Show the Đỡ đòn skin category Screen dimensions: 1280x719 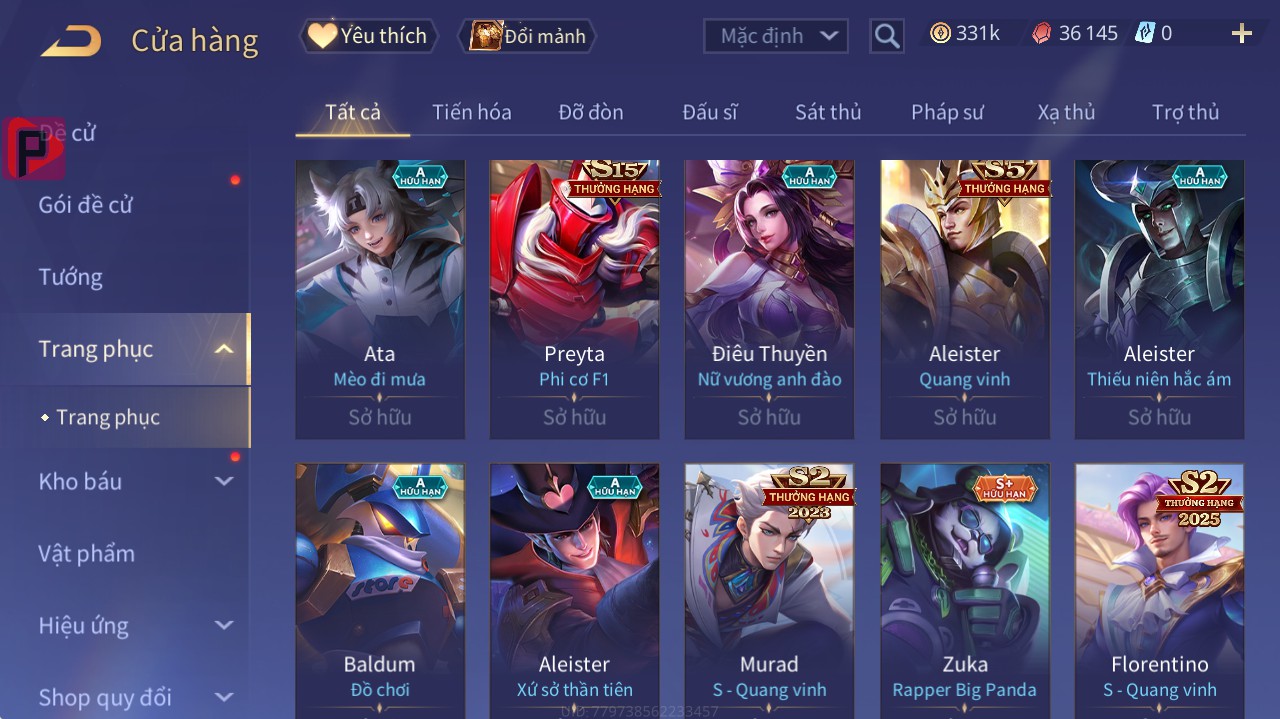tap(591, 112)
